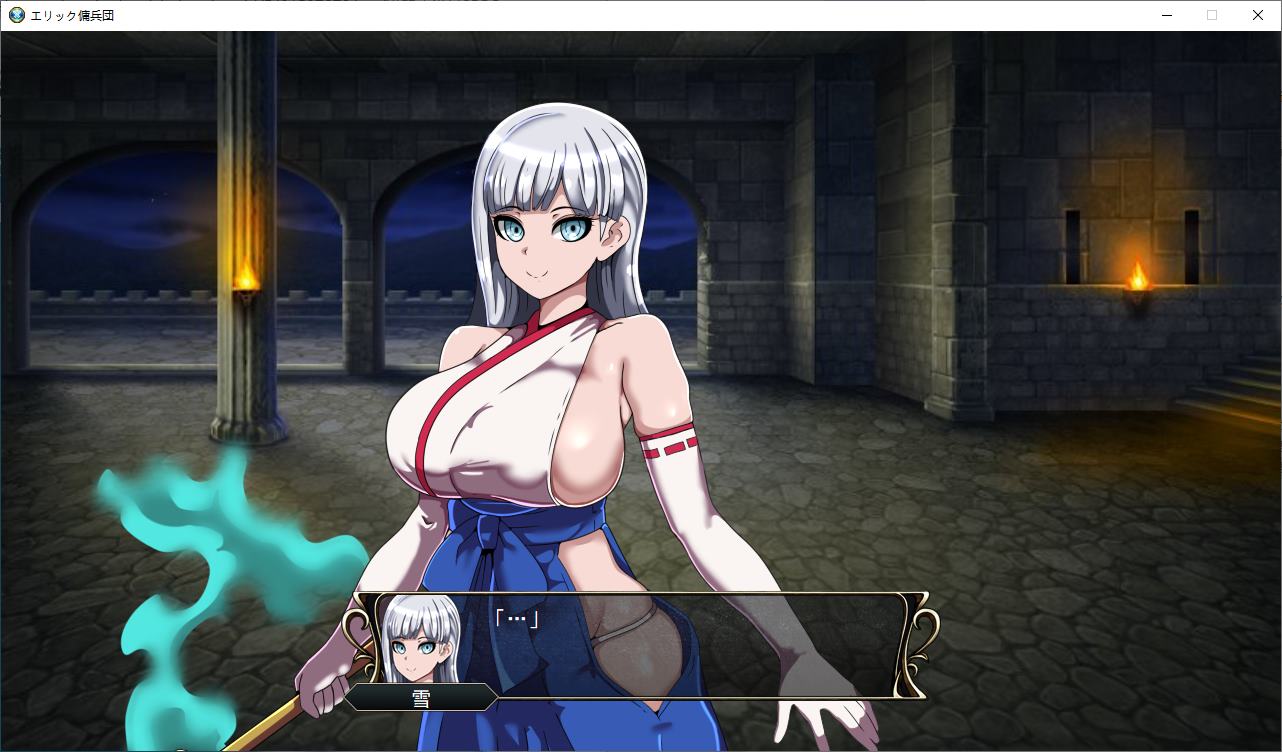Click the エリック傭兵団 title bar text

coord(70,15)
